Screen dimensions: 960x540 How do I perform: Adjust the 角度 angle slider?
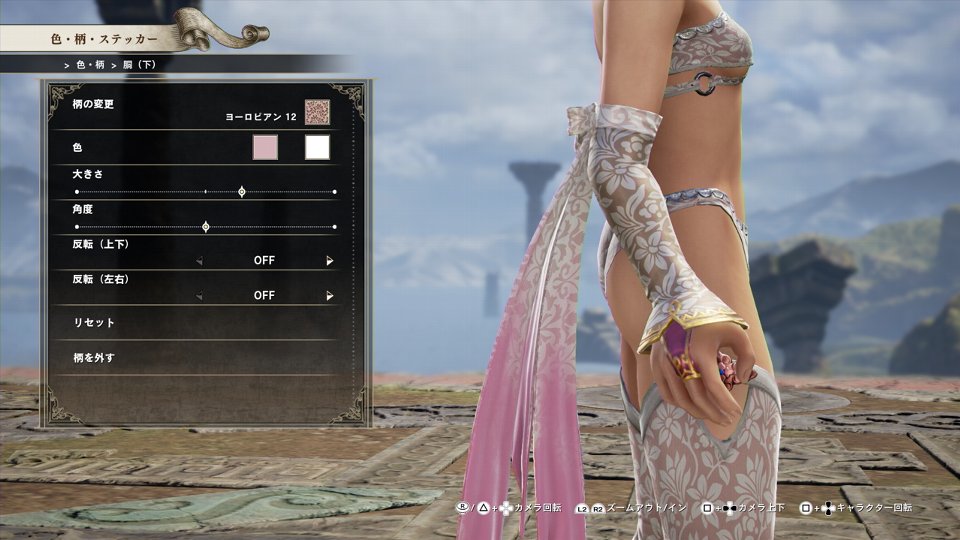[206, 227]
